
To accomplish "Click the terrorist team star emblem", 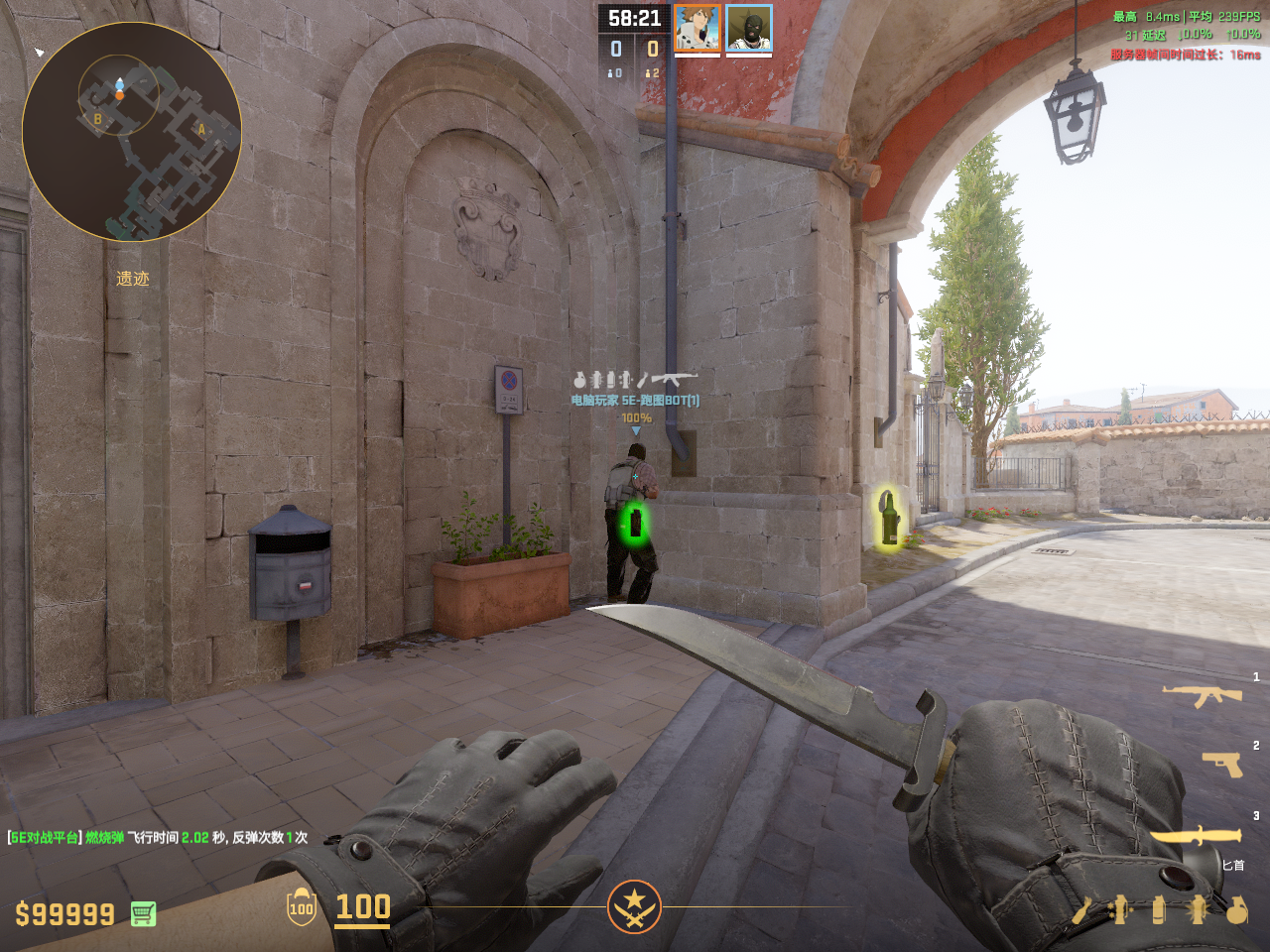I will point(634,906).
